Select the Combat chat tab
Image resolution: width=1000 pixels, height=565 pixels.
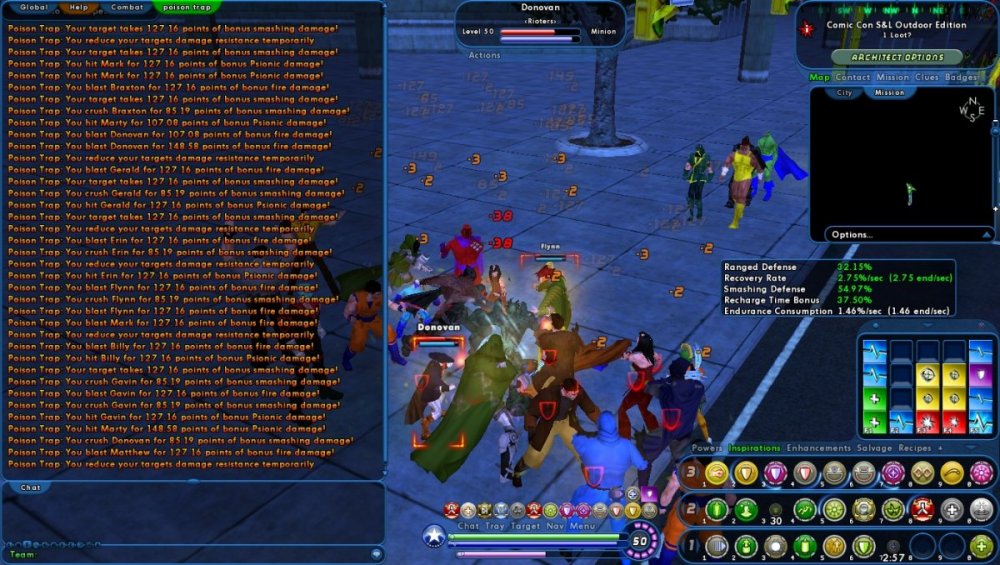pos(126,7)
